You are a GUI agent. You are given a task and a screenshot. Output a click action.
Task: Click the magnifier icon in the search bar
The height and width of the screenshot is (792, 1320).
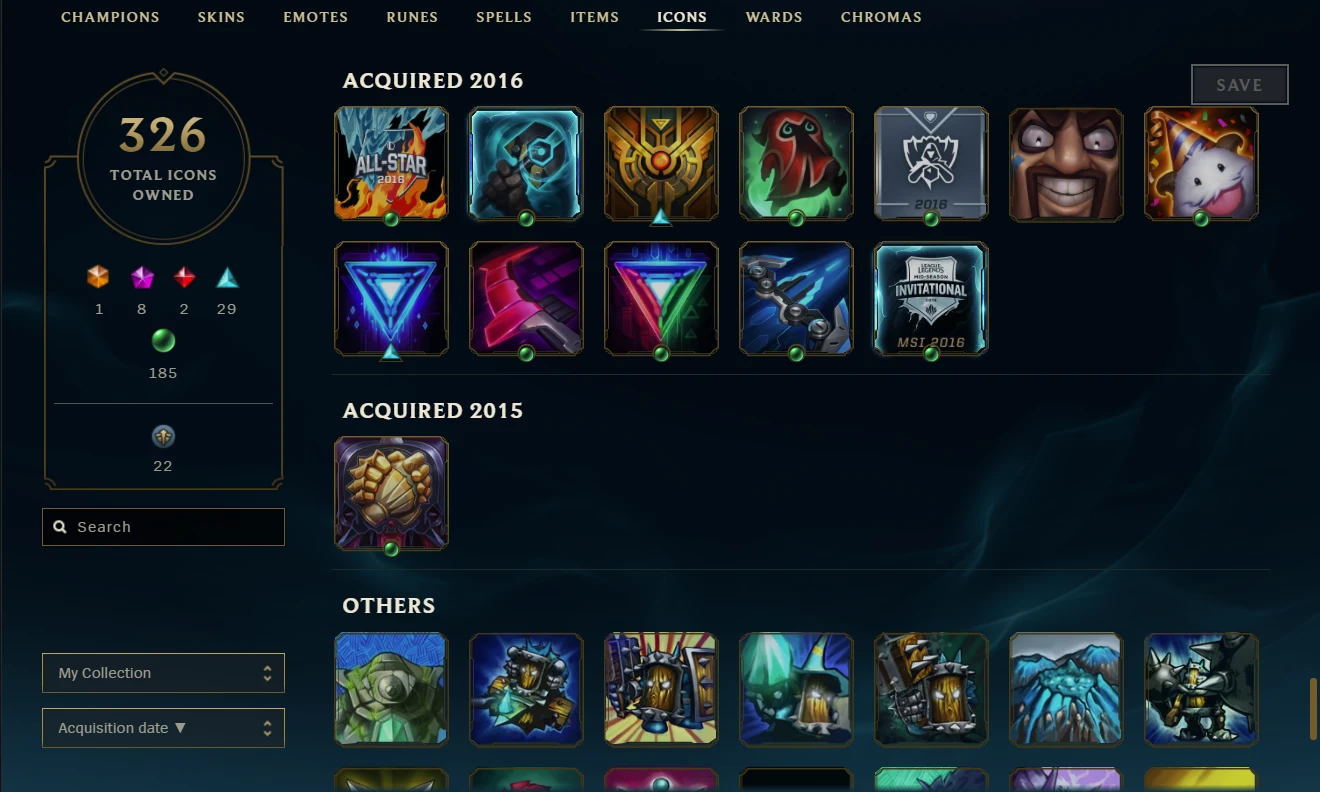60,526
